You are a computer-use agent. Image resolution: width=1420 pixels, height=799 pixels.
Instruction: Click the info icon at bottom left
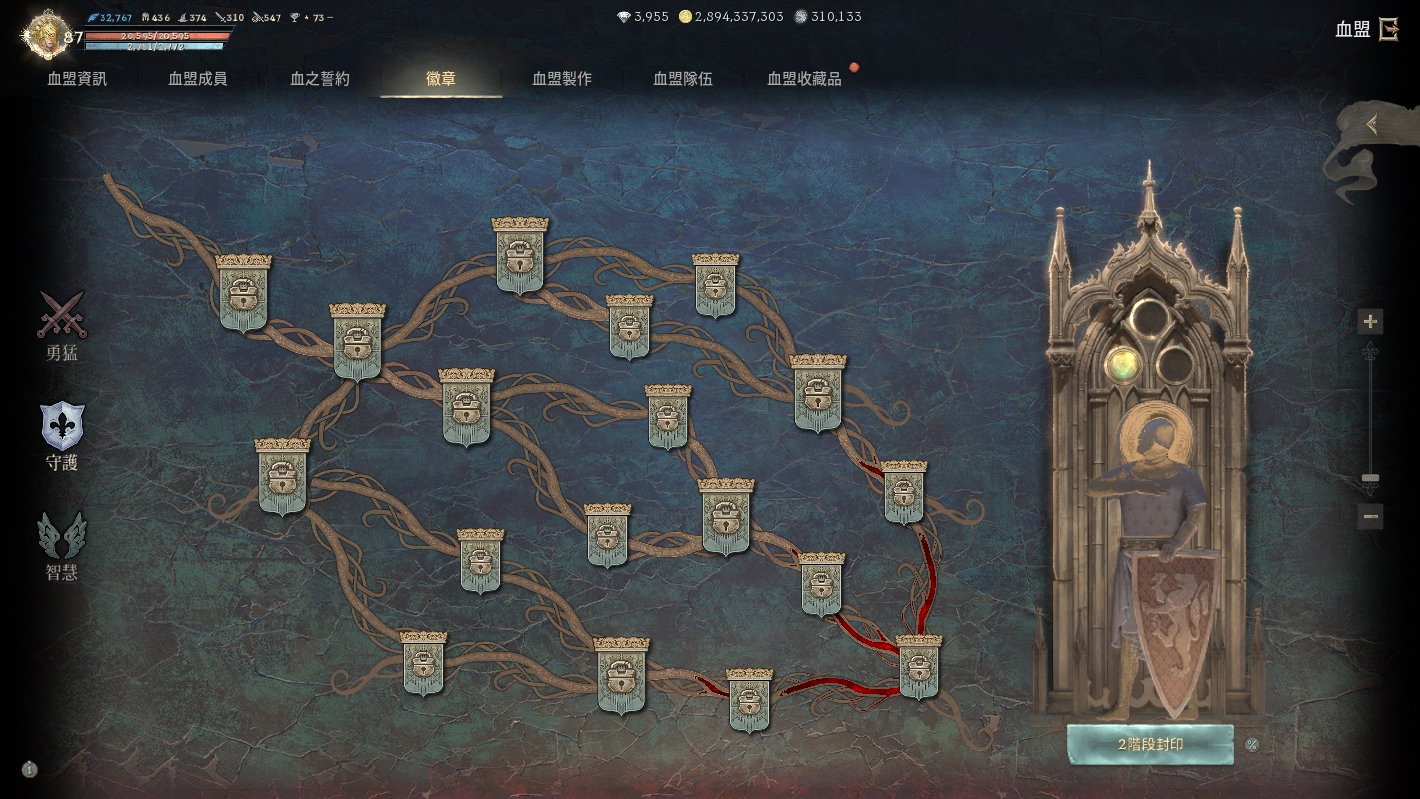[30, 769]
